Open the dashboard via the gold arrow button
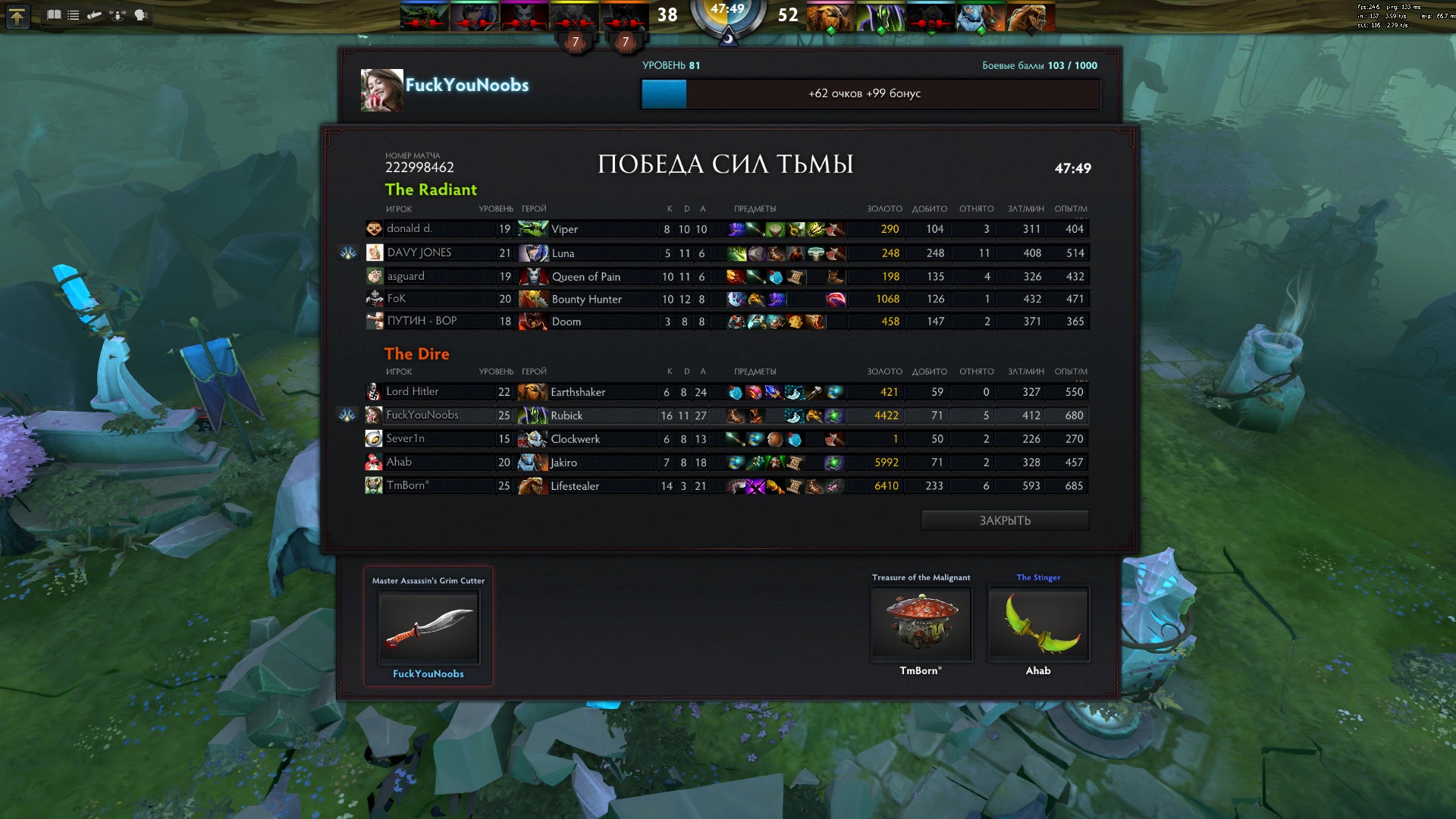 tap(17, 16)
